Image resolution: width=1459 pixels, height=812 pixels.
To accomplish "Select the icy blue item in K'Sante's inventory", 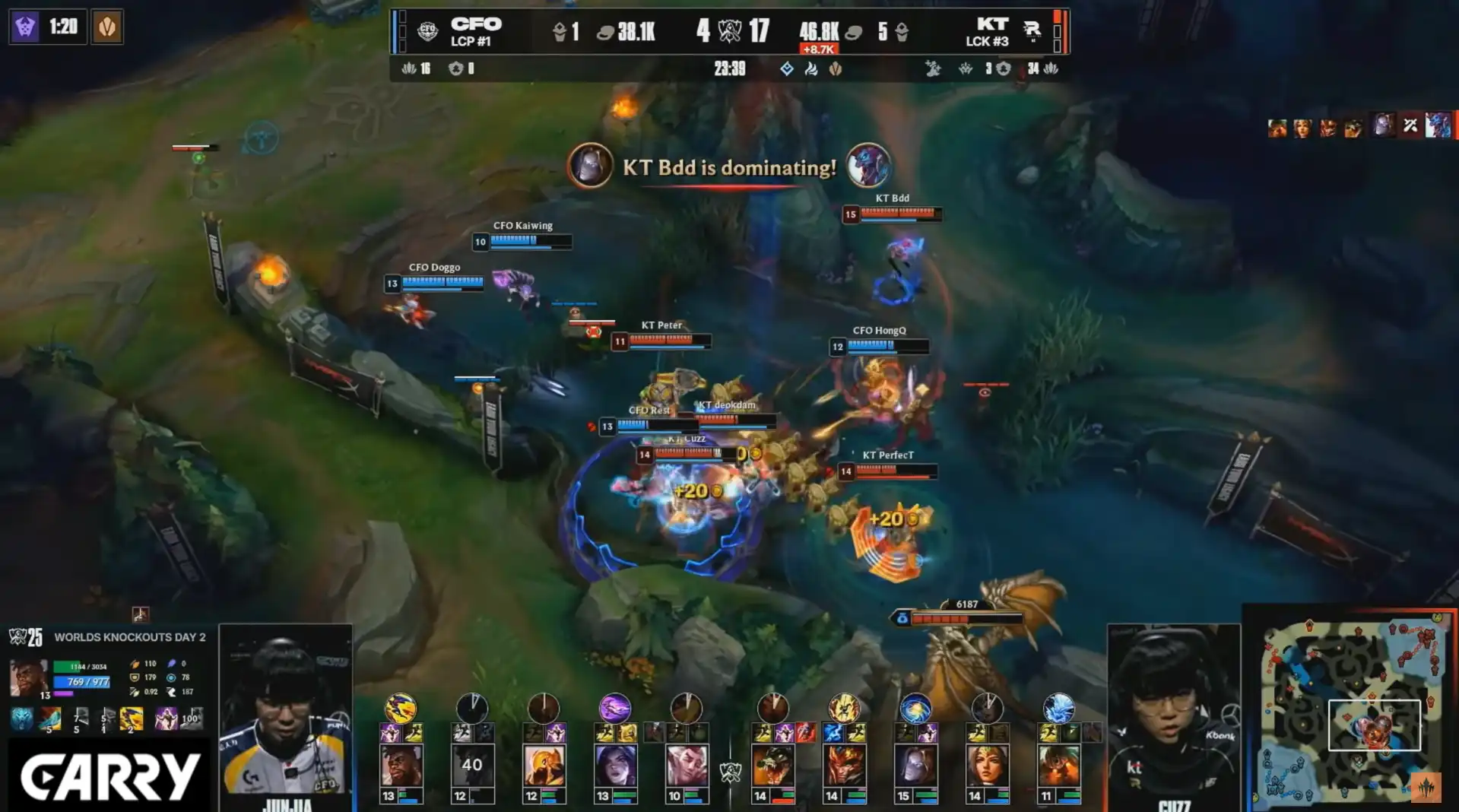I will [22, 718].
